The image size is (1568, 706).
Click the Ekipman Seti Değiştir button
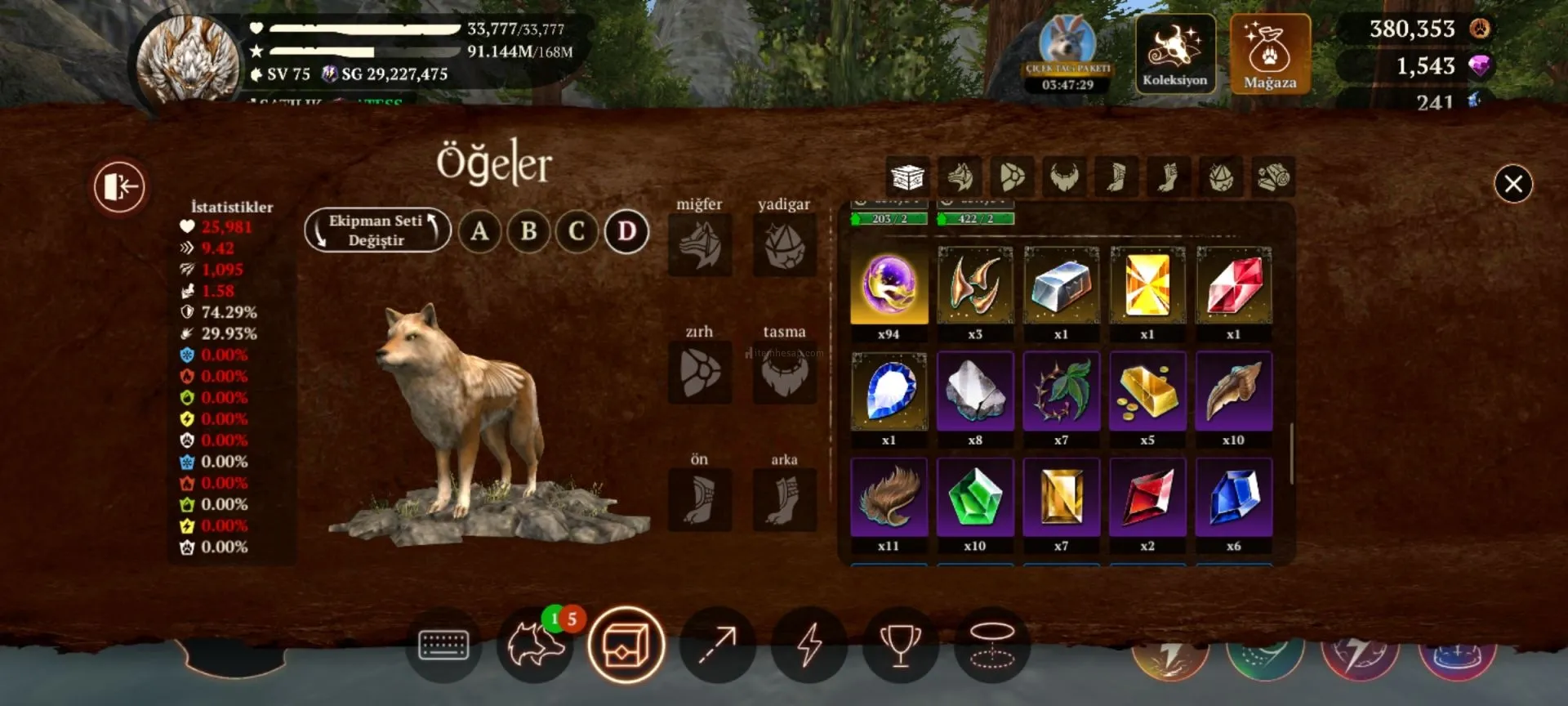376,230
